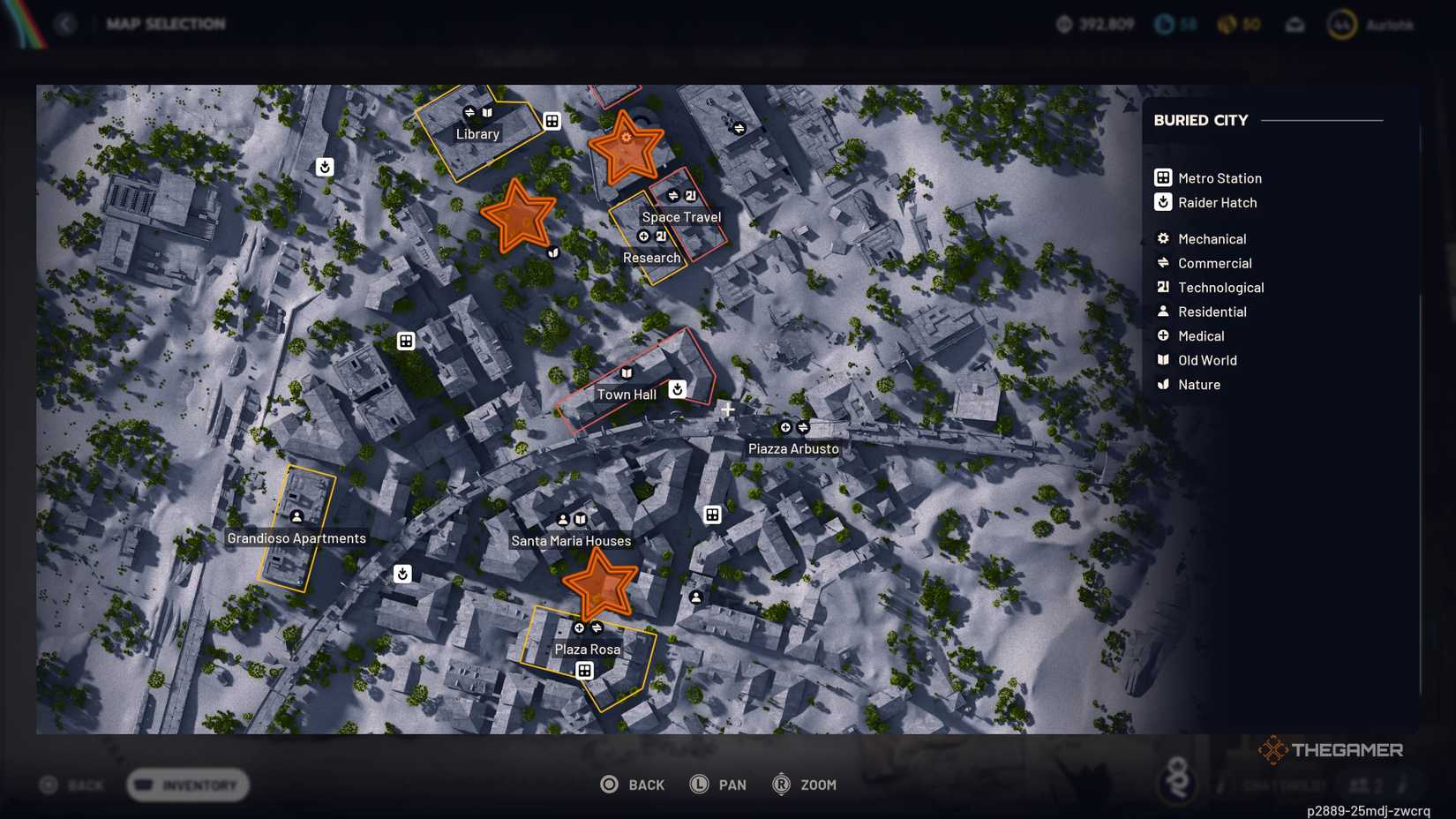The image size is (1456, 819).
Task: Click the Commercial legend icon
Action: (1162, 263)
